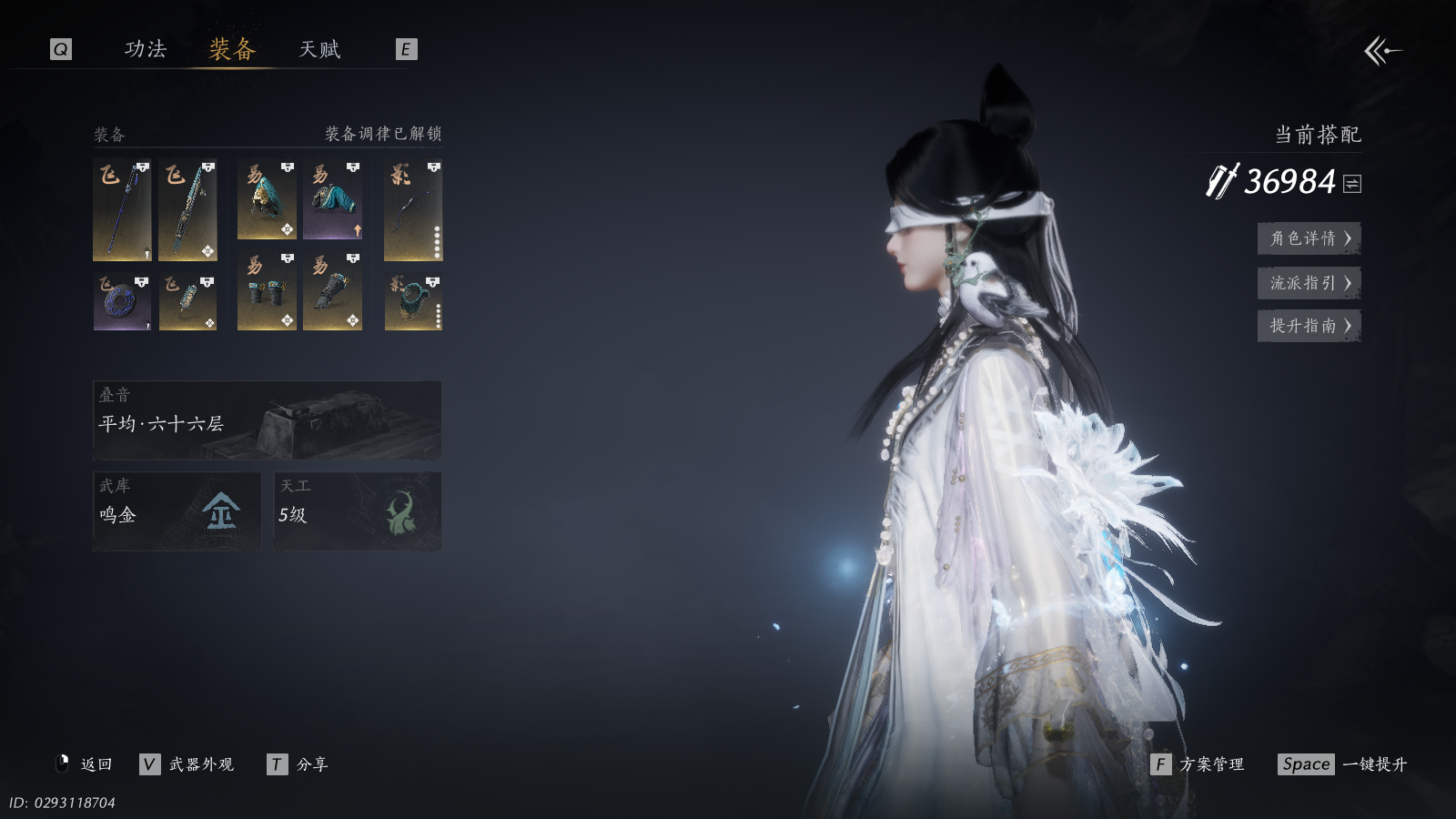Open 角色详情 character details
The image size is (1456, 819).
[x=1309, y=238]
